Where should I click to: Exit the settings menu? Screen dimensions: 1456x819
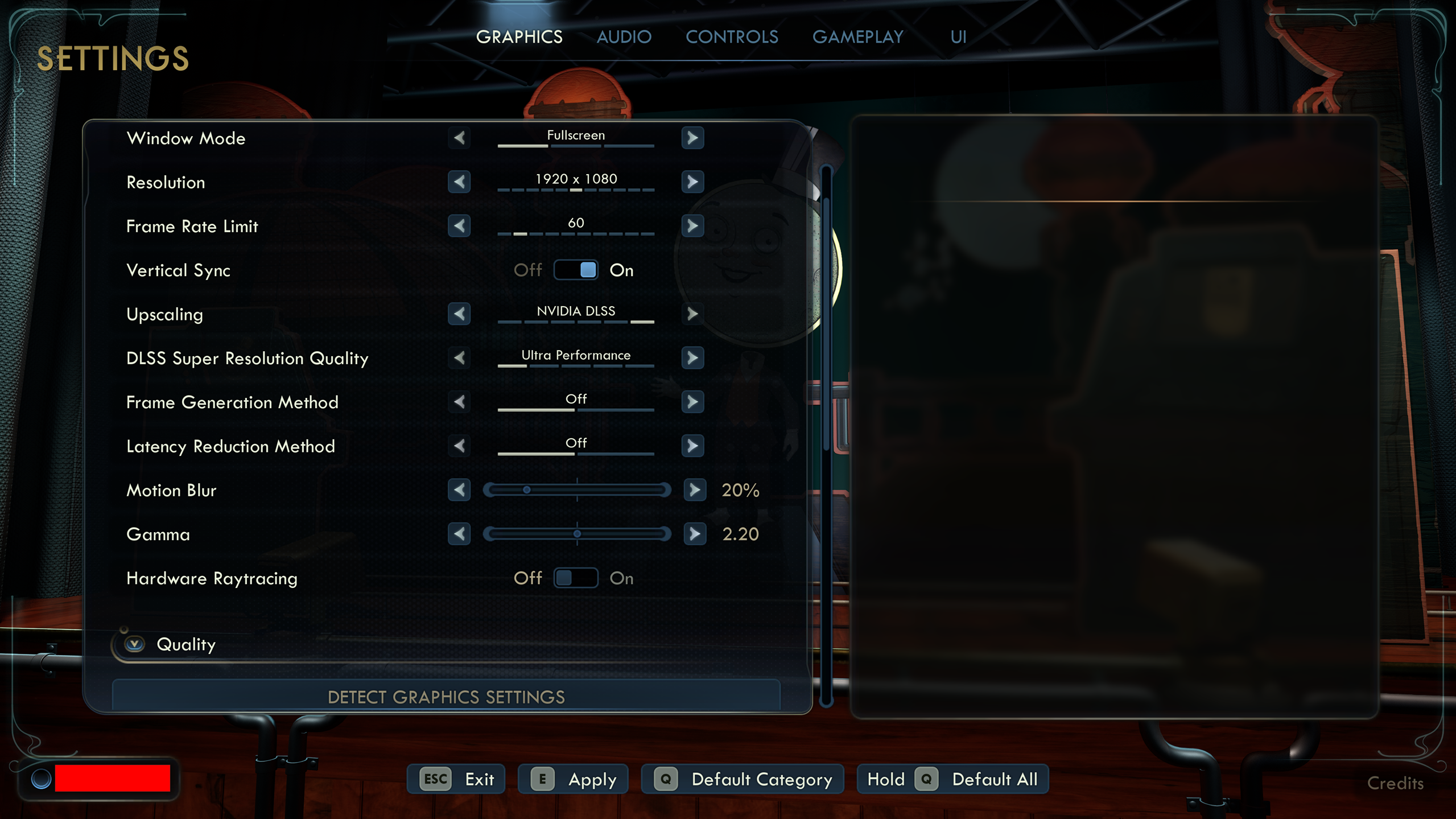tap(456, 779)
